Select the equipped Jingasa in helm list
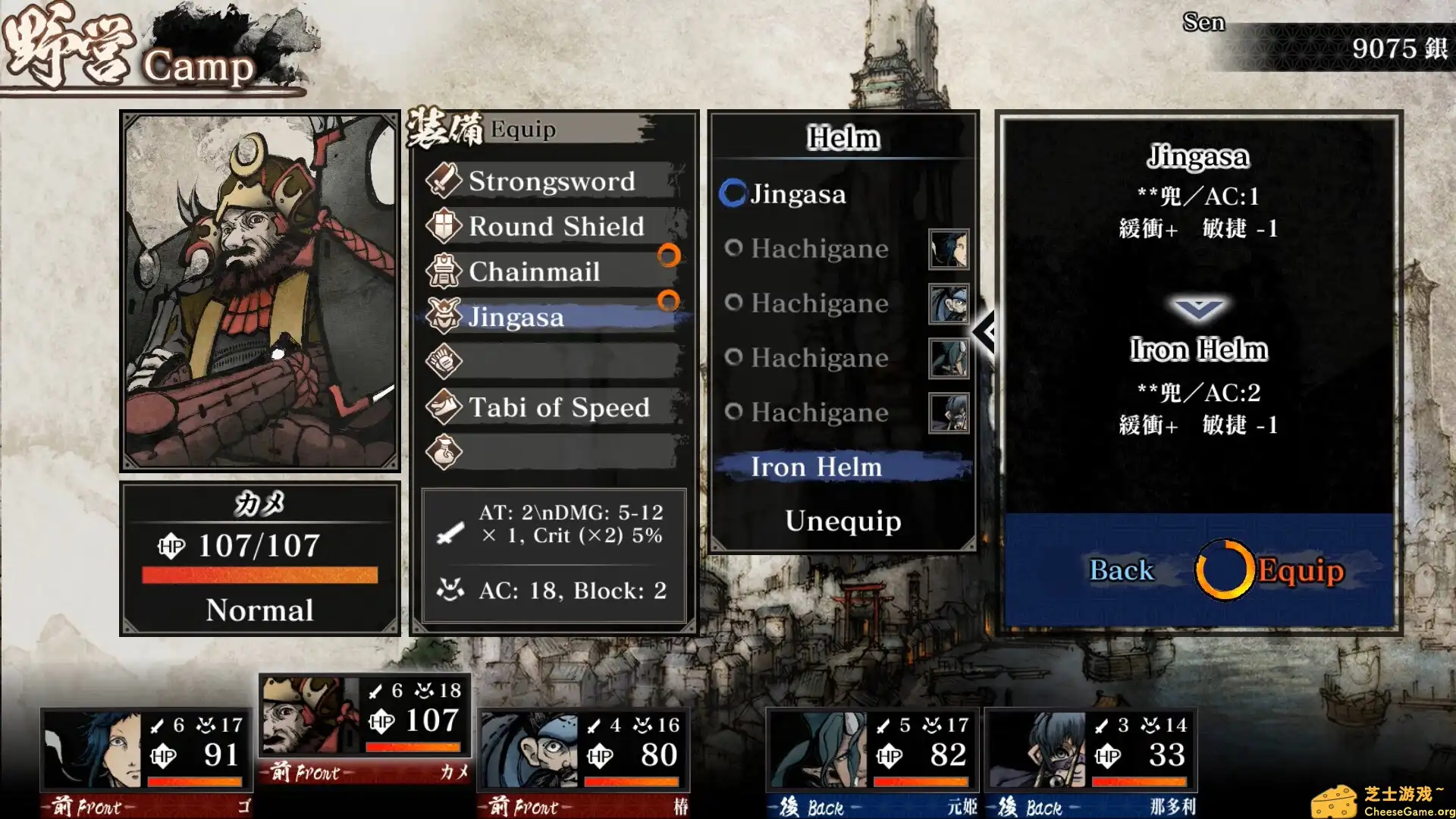The height and width of the screenshot is (819, 1456). pos(798,194)
